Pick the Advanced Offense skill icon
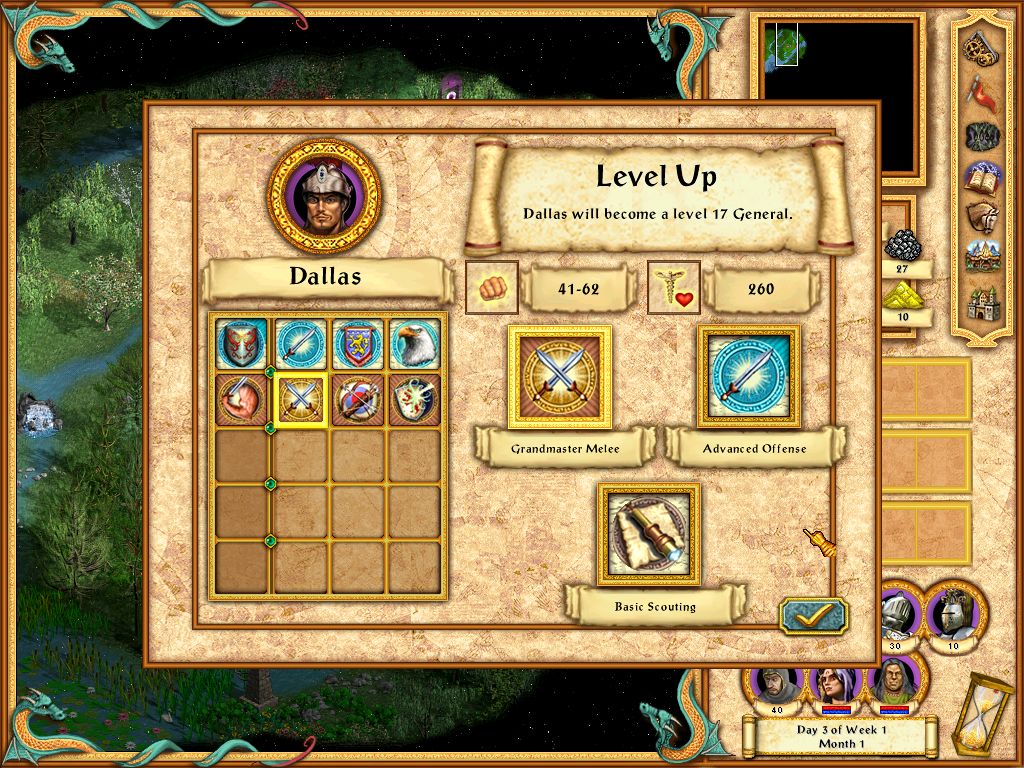The image size is (1024, 768). (x=749, y=376)
